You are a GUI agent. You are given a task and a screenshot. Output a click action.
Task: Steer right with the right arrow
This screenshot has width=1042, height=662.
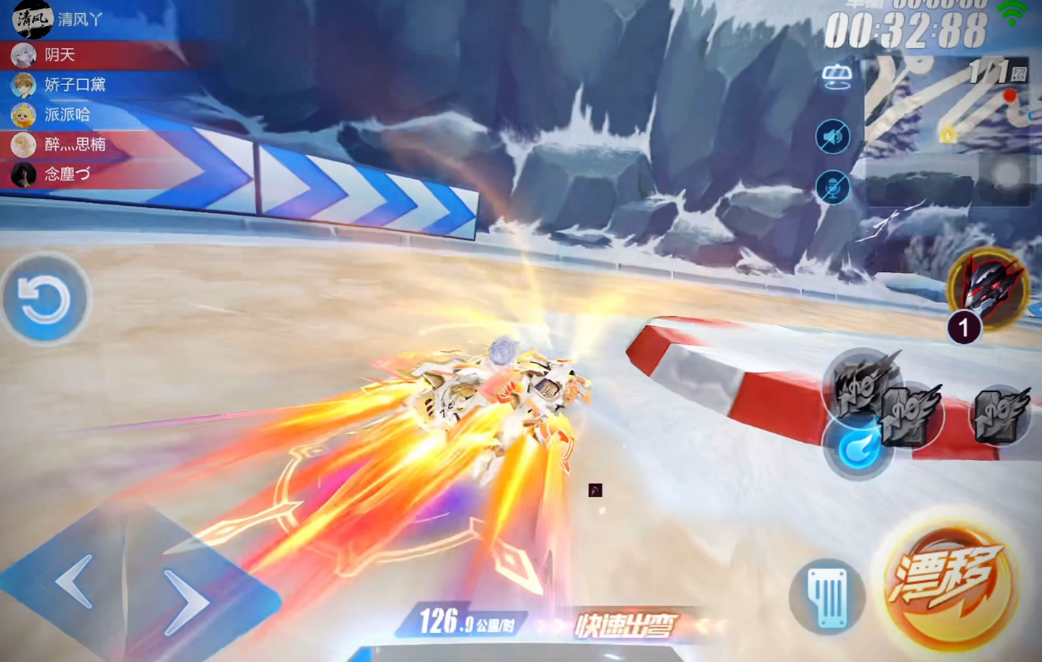(x=185, y=601)
